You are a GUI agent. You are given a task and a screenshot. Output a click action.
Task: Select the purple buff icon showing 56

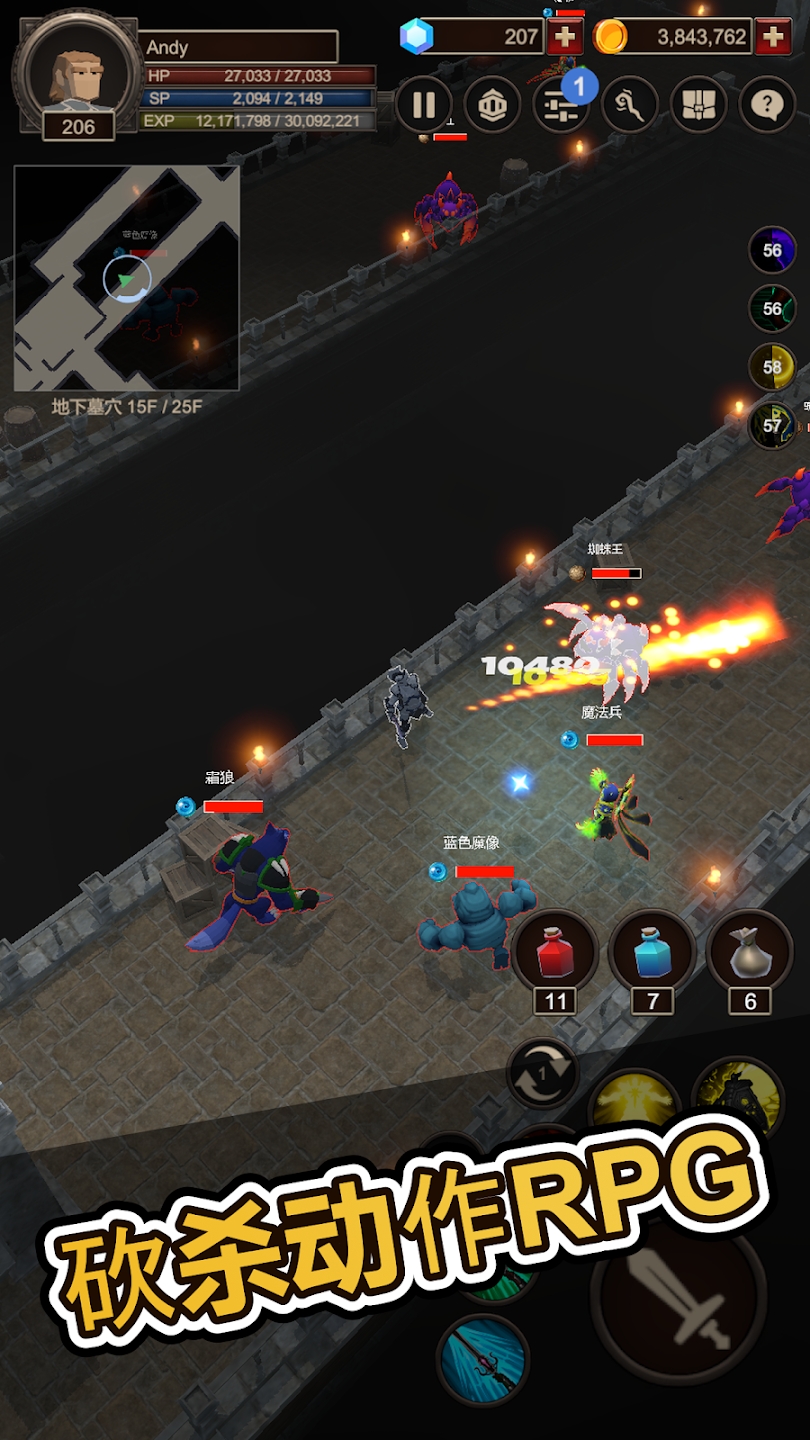click(x=772, y=251)
